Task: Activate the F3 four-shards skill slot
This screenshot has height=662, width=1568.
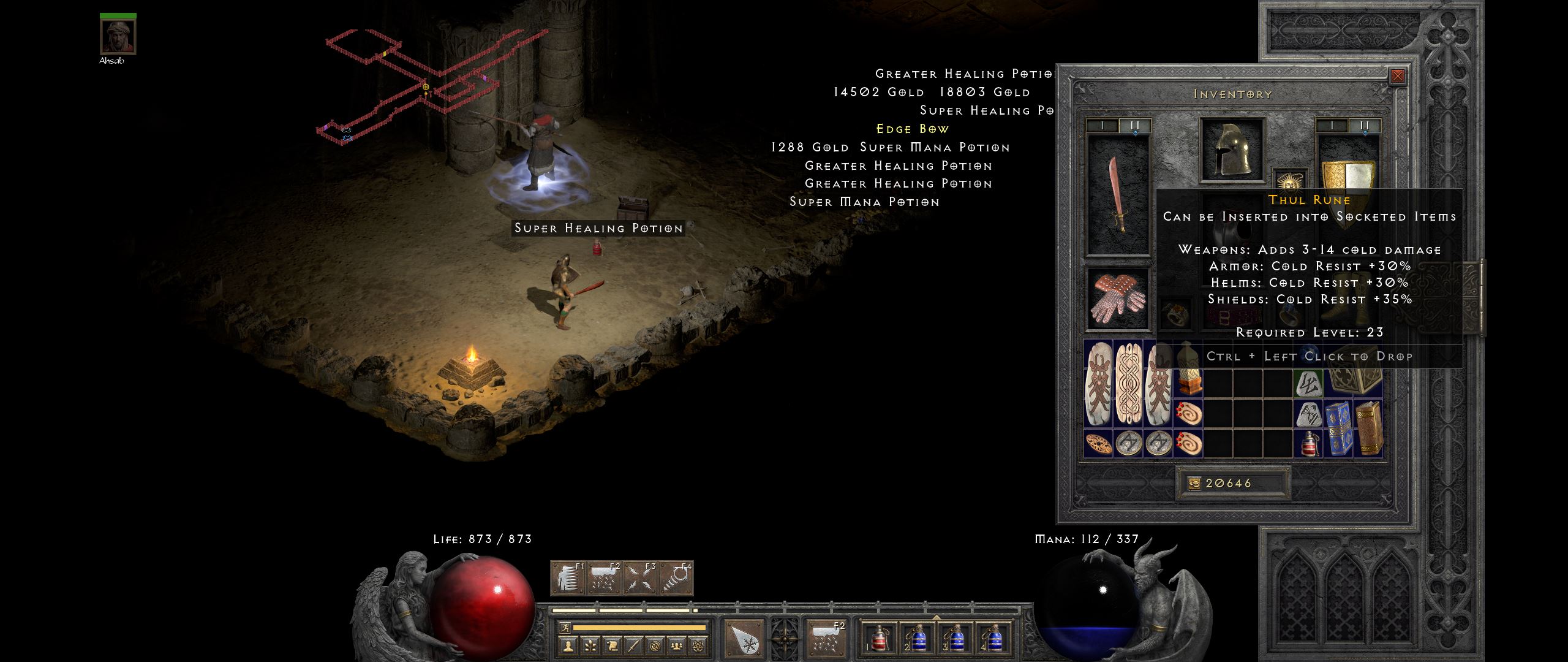Action: tap(639, 579)
